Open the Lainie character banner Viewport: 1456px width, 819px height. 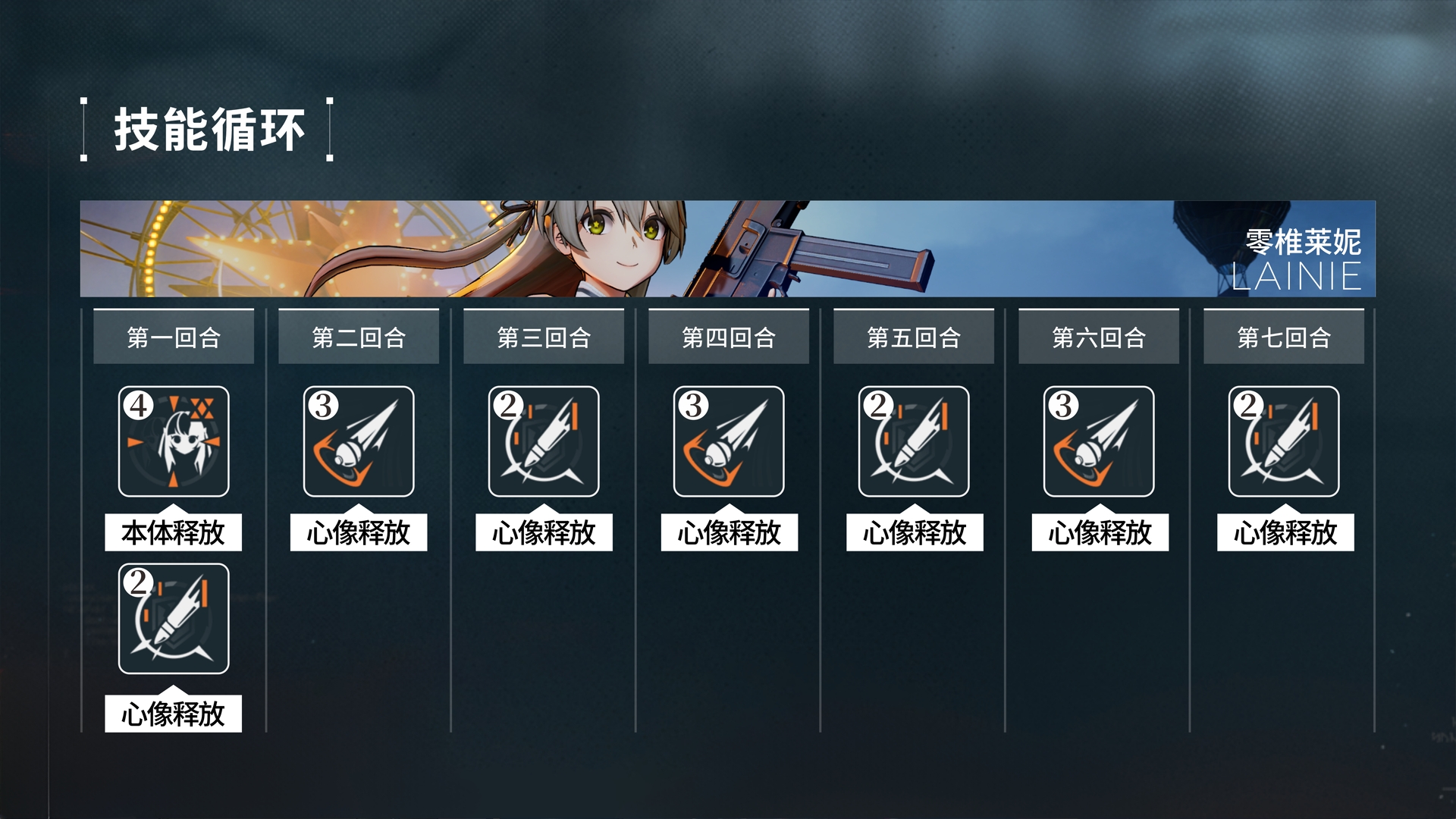click(728, 249)
